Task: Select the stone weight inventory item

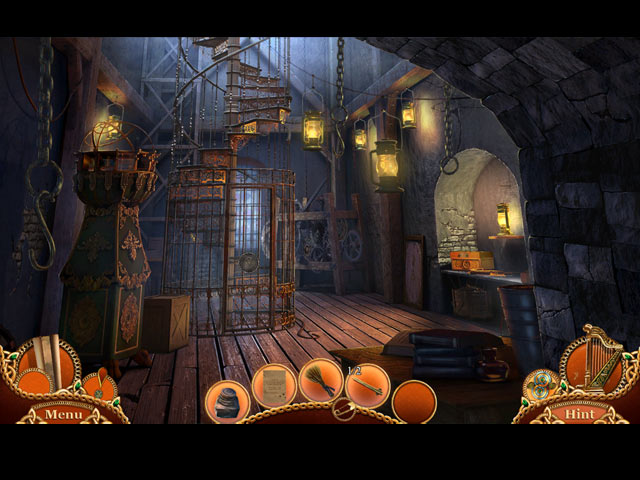Action: [x=227, y=402]
